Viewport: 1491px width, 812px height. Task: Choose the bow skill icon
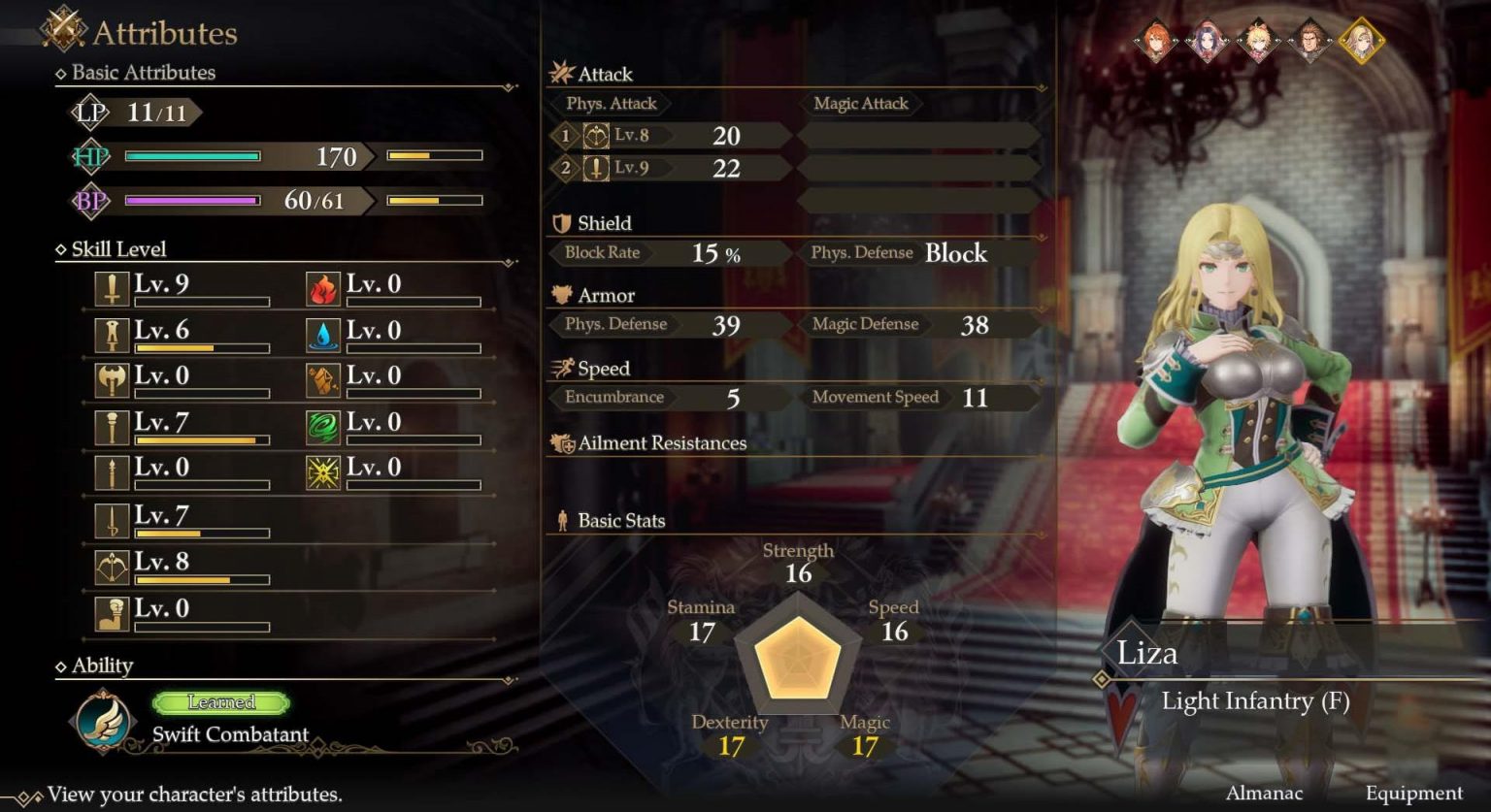112,568
